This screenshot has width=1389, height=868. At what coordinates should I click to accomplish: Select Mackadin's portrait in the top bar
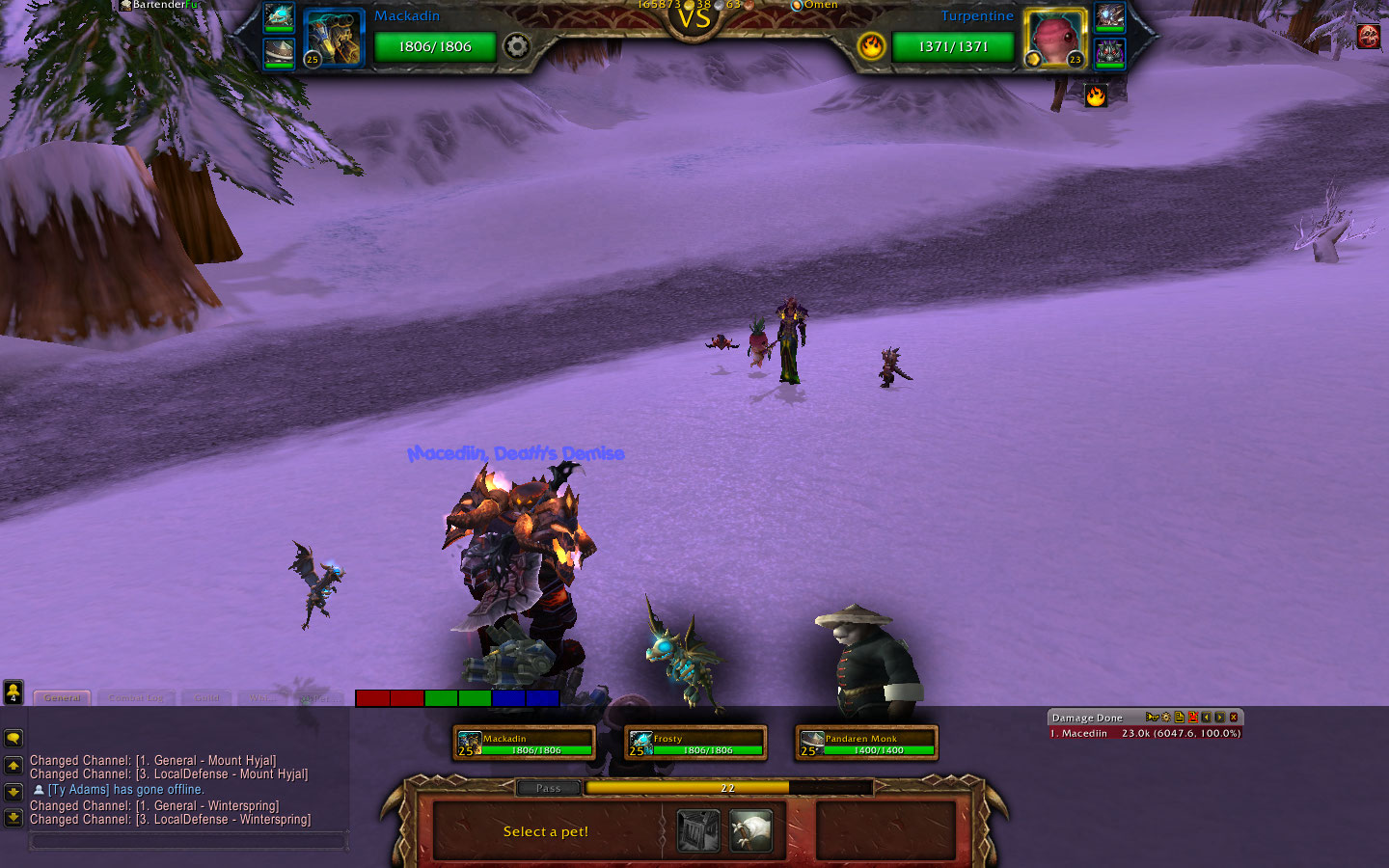tap(335, 39)
